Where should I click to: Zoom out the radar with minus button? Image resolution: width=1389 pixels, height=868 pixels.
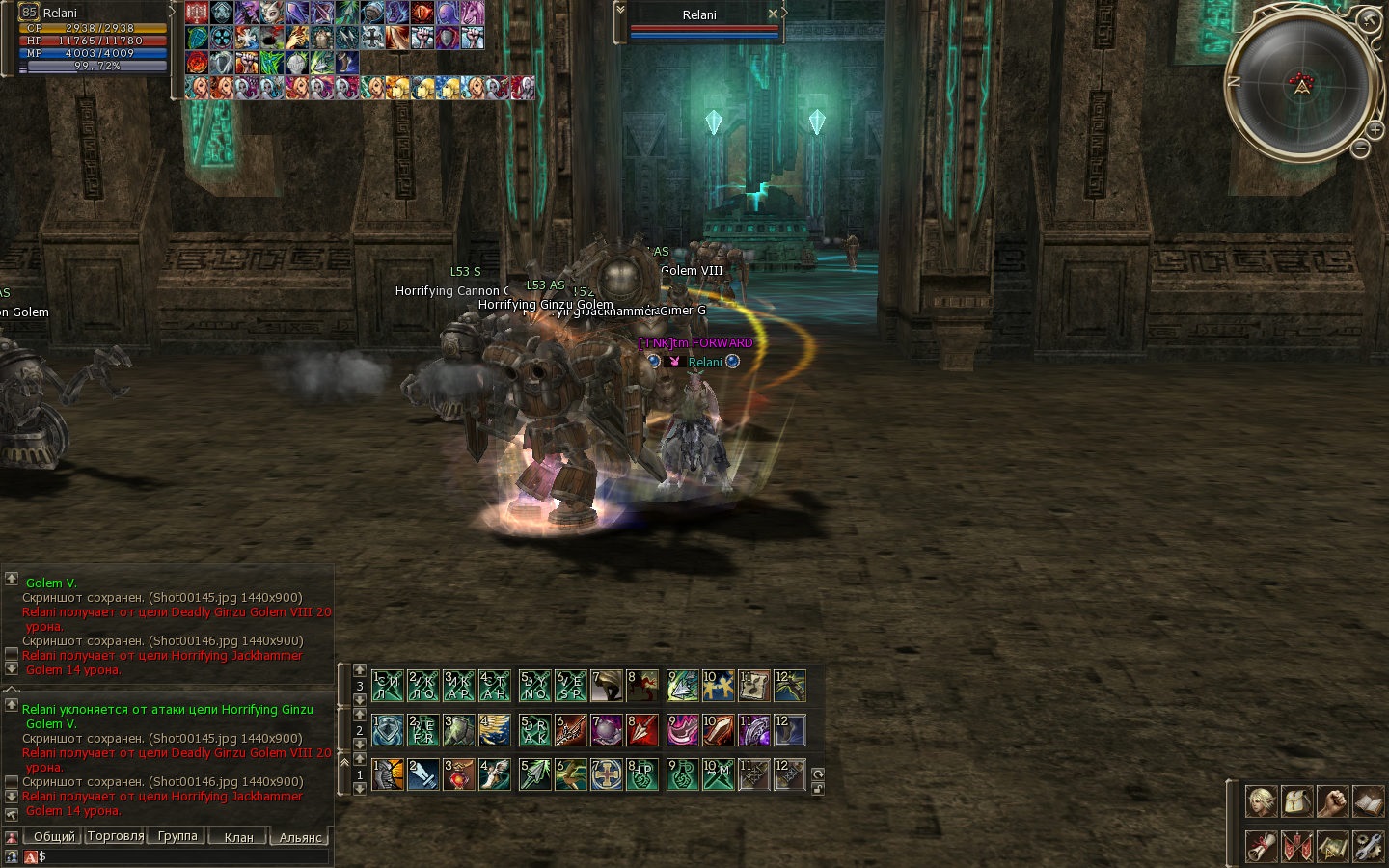click(x=1360, y=149)
